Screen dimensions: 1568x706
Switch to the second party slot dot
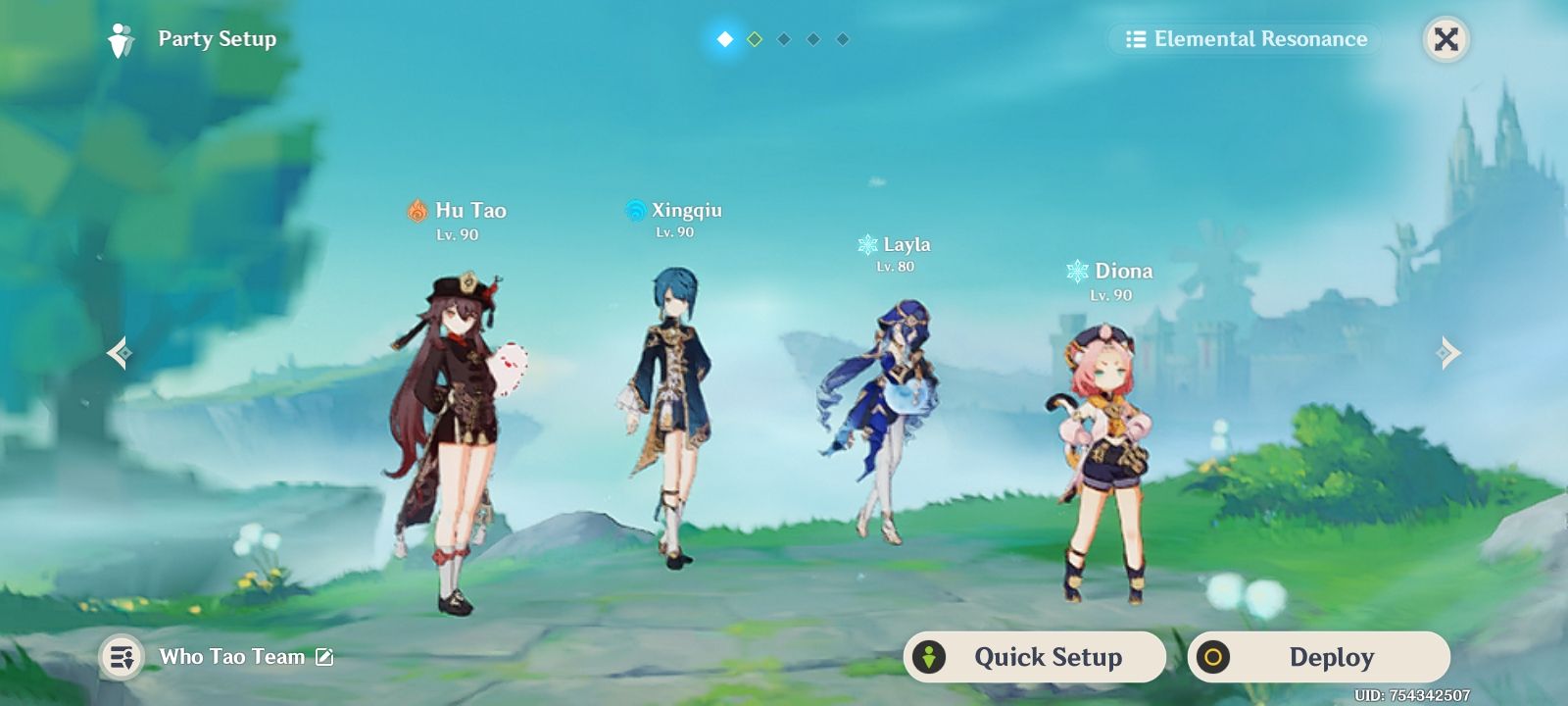click(754, 39)
